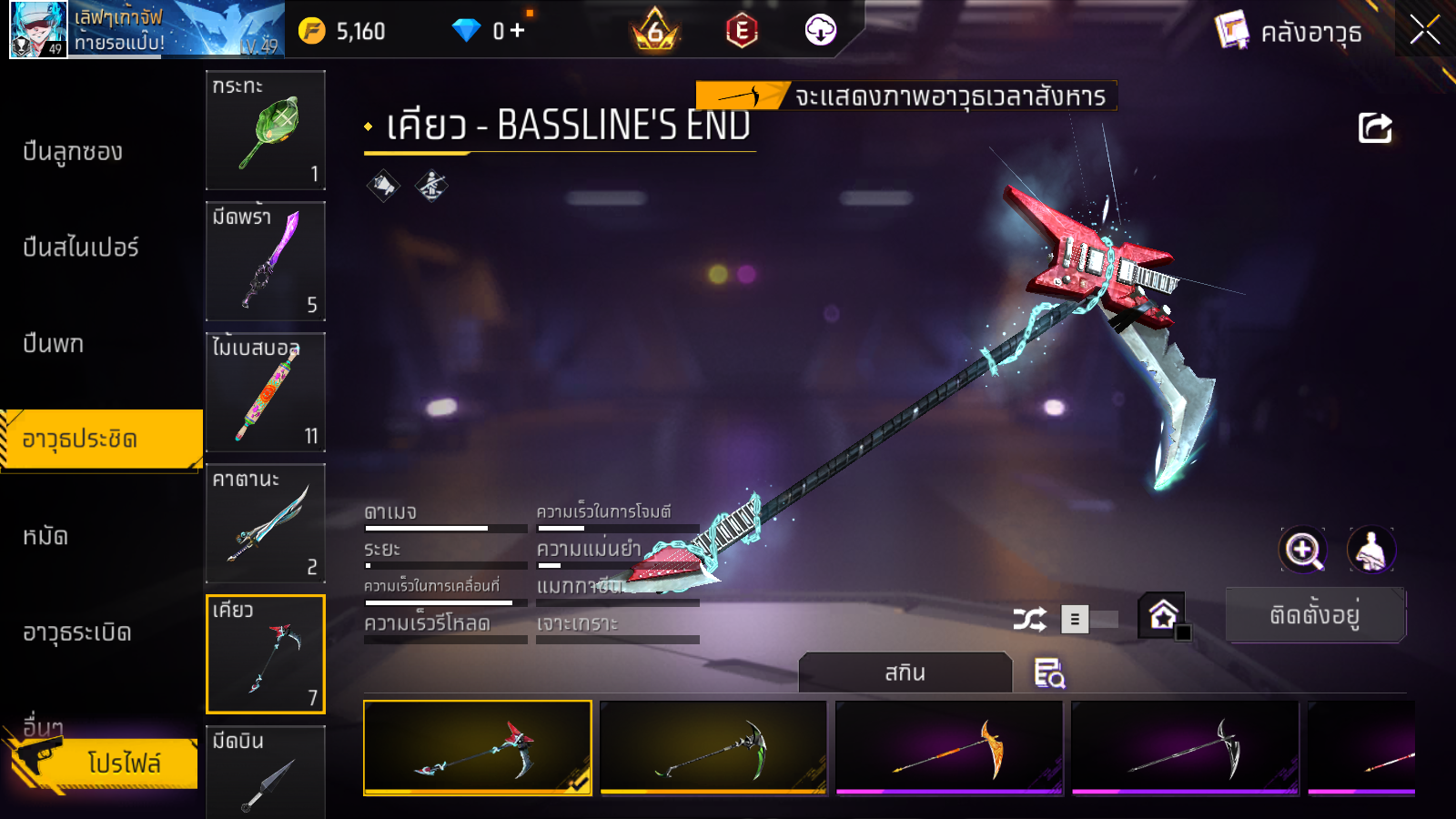Select the ปืนลูกซอง shotgun category

73,152
